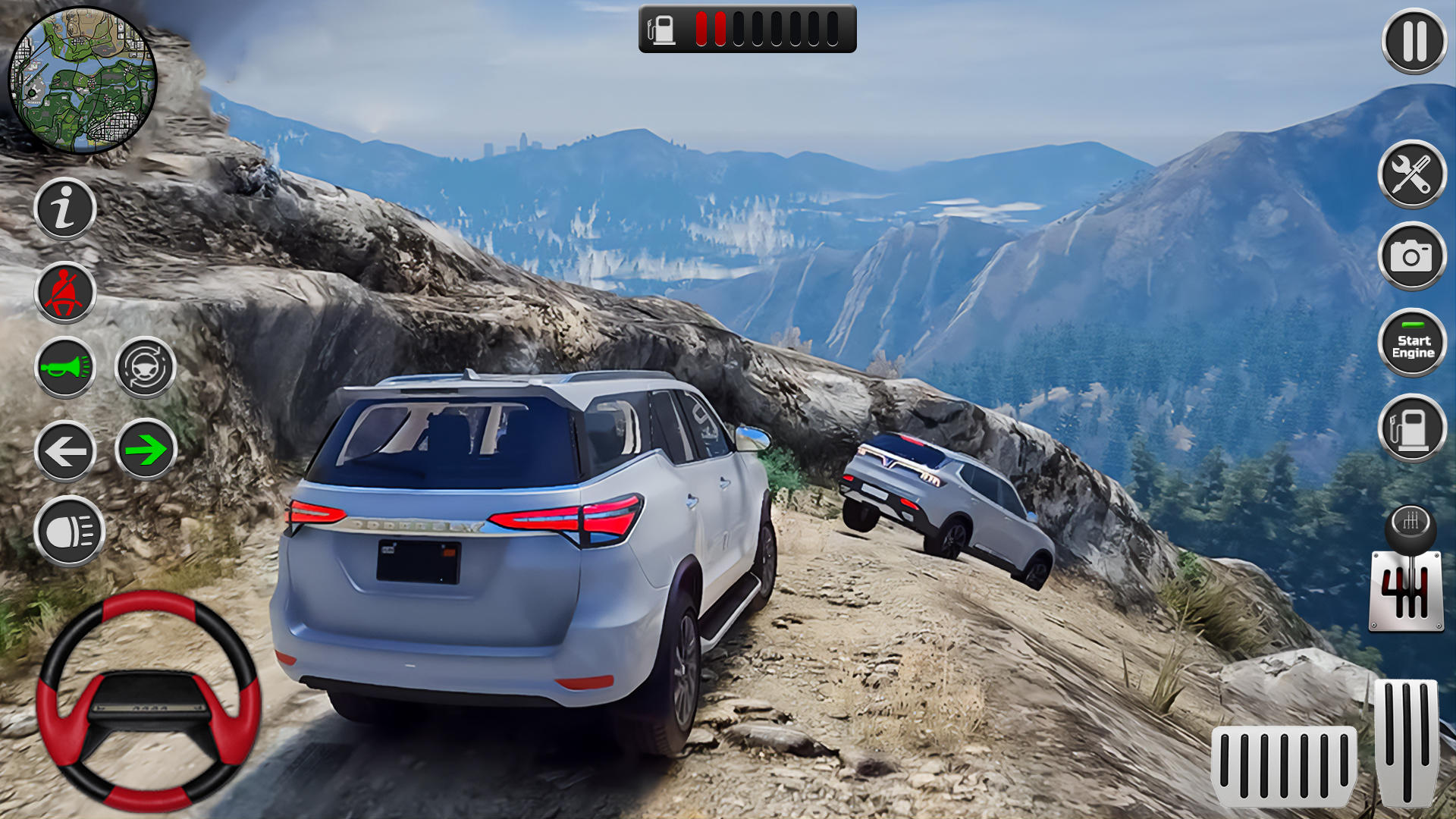This screenshot has height=819, width=1456.
Task: Switch the steering control mode
Action: coord(145,368)
